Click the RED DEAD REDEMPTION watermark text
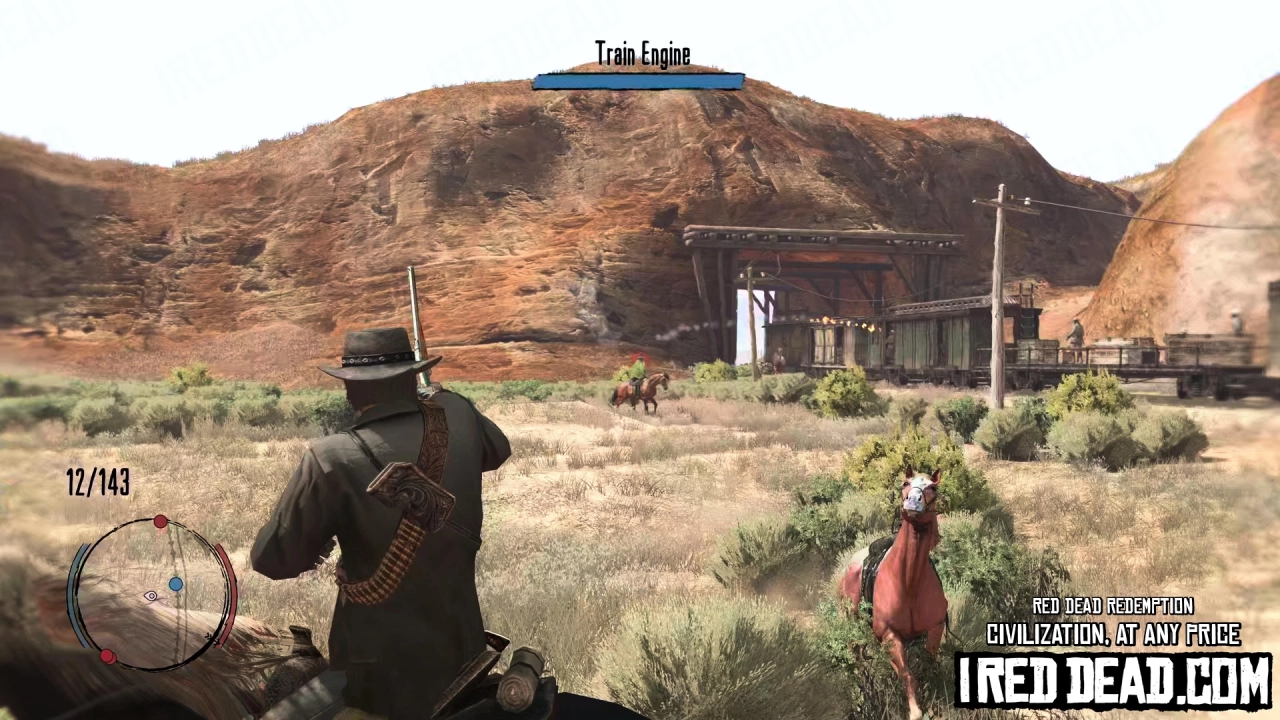The image size is (1280, 720). click(x=1113, y=606)
